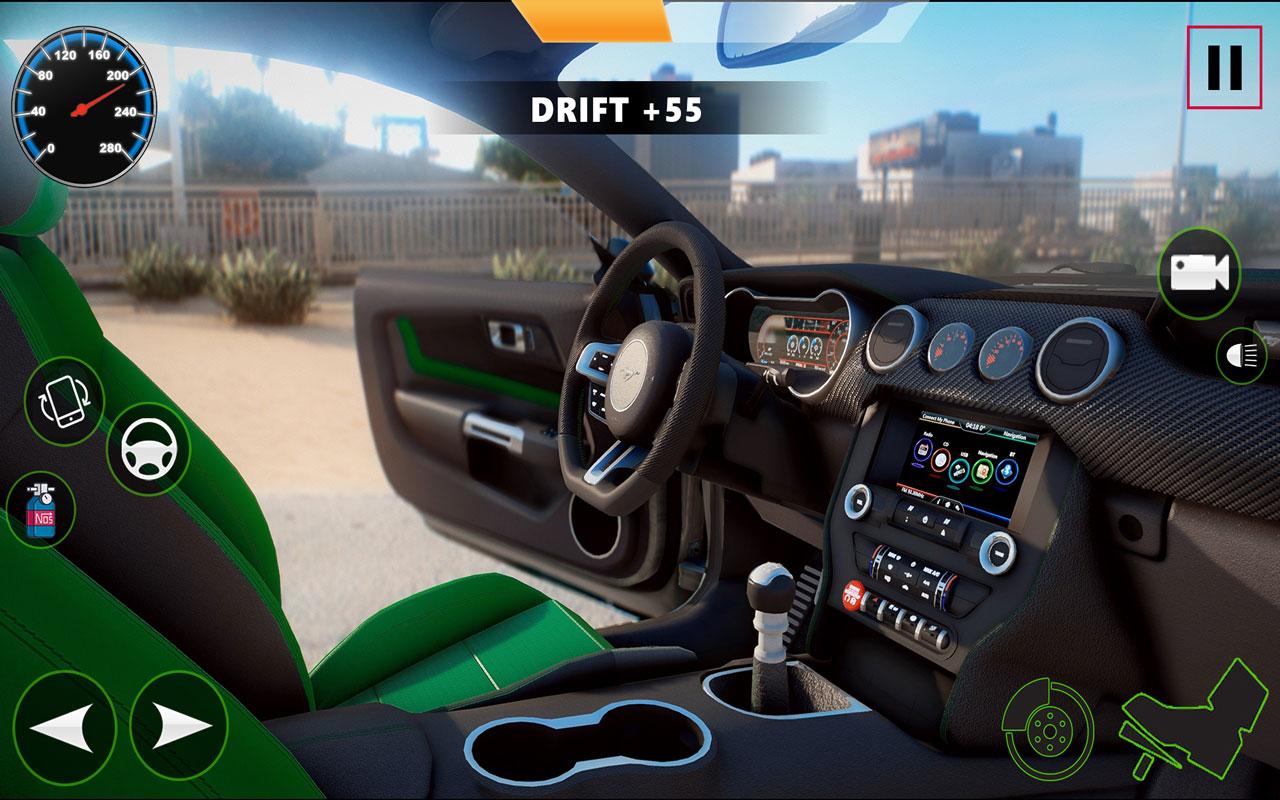Screen dimensions: 1280x800
Task: Choose tilt phone steering control
Action: coord(65,400)
